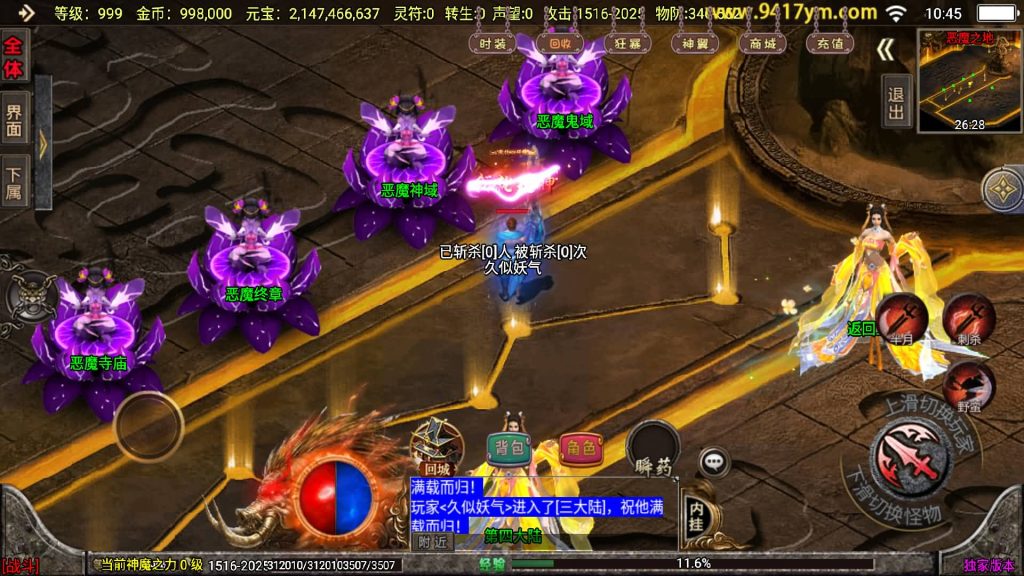Open the 角色 character sheet
Screen dimensions: 1024x576
pyautogui.click(x=581, y=448)
